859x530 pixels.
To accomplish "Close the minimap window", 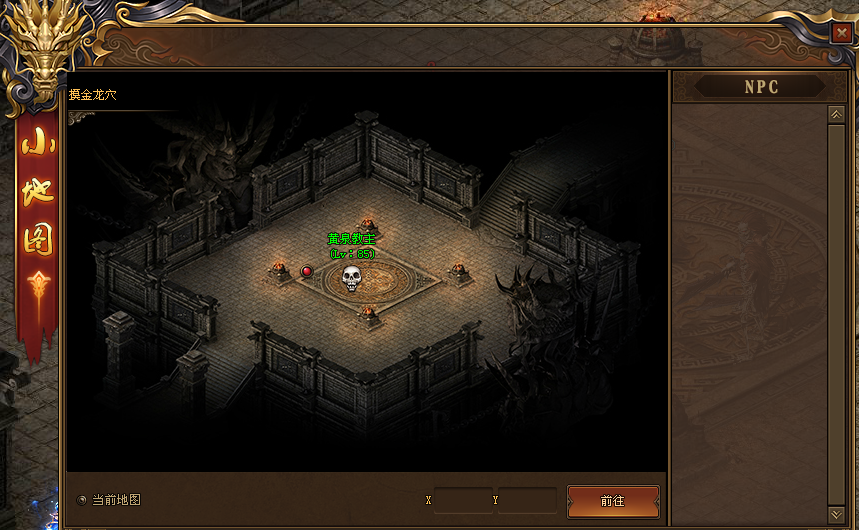I will pyautogui.click(x=840, y=33).
